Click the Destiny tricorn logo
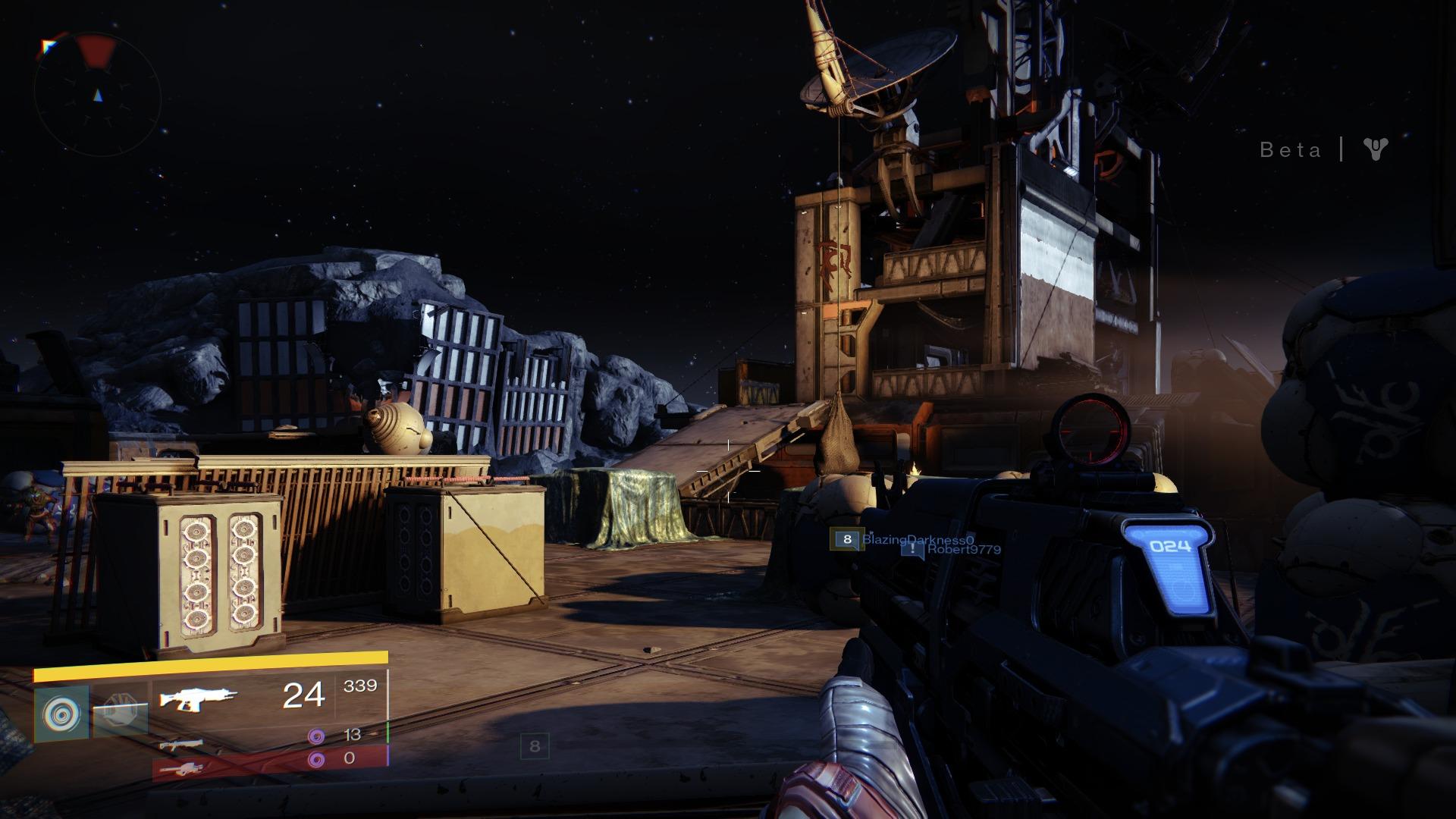This screenshot has height=819, width=1456. (1374, 149)
